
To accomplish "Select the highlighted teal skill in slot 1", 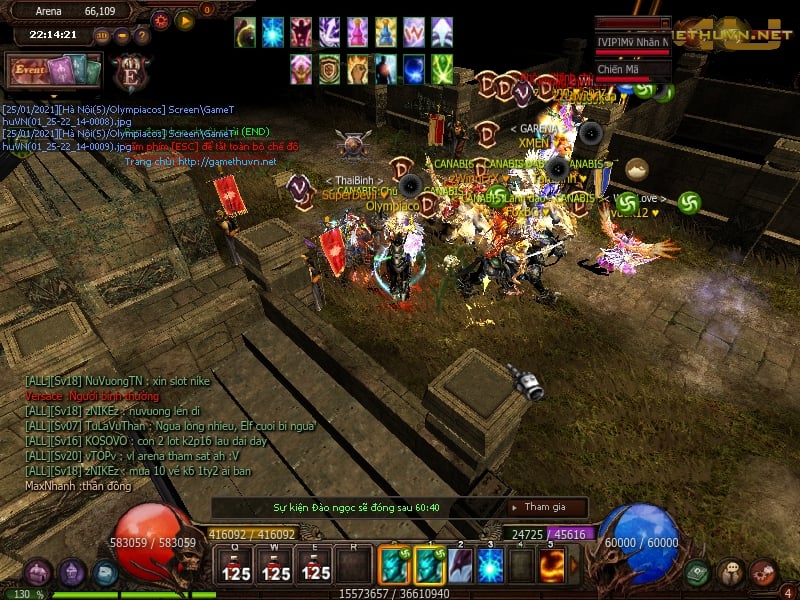I will point(429,566).
